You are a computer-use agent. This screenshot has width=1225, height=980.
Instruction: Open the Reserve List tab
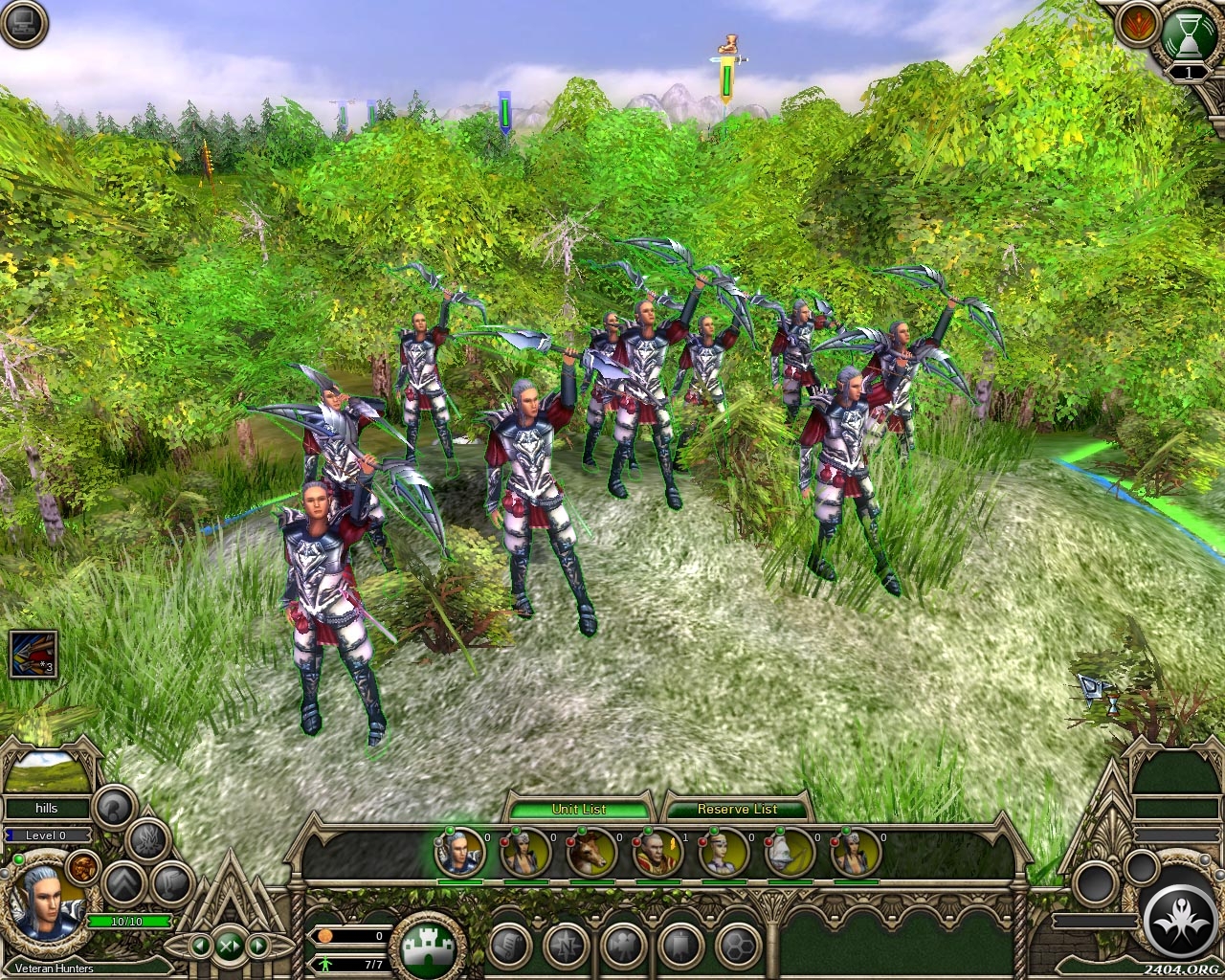[737, 809]
